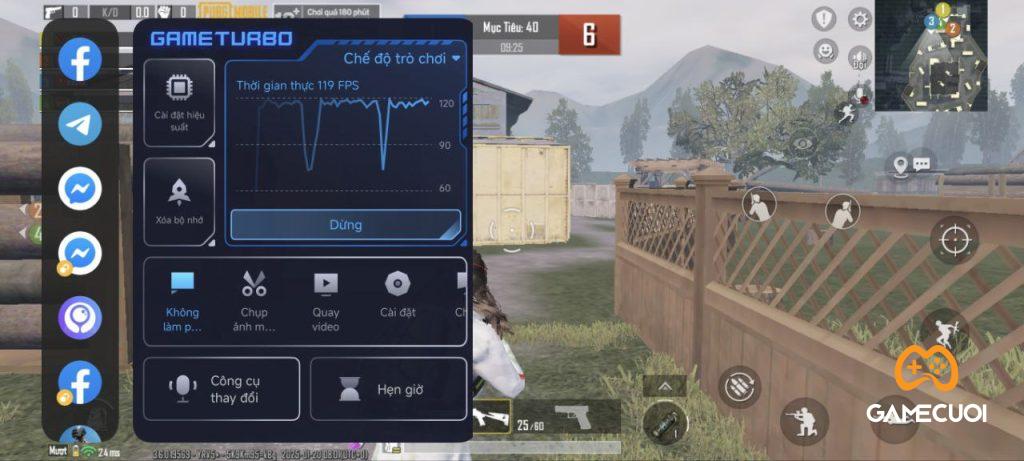Screen dimensions: 1024x461
Task: Activate the crosshair aim button
Action: (x=953, y=239)
